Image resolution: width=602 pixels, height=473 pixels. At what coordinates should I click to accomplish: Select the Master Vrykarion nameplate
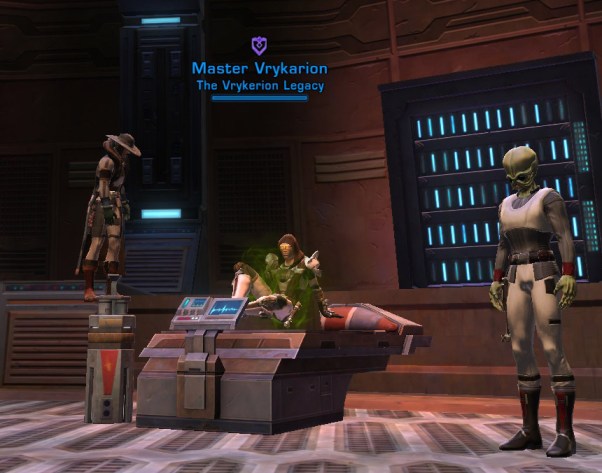coord(259,69)
